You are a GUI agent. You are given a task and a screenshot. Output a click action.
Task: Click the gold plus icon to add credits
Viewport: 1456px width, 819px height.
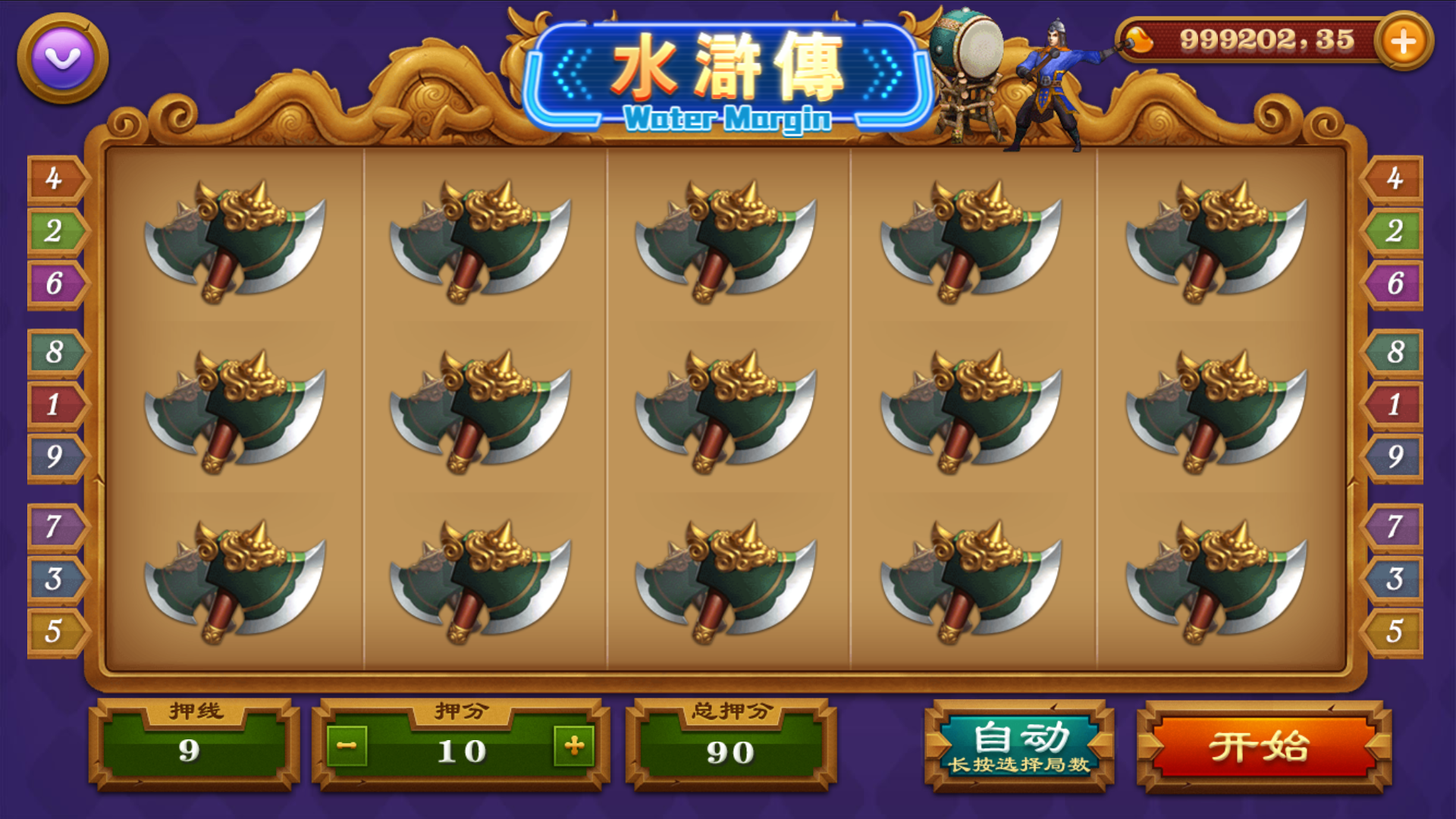coord(1407,42)
